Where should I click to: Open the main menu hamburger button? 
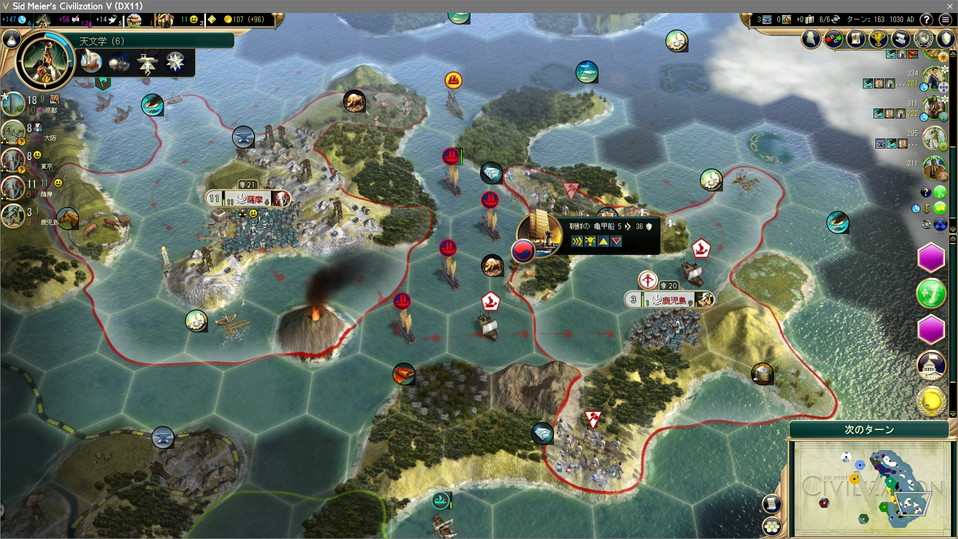coord(945,19)
